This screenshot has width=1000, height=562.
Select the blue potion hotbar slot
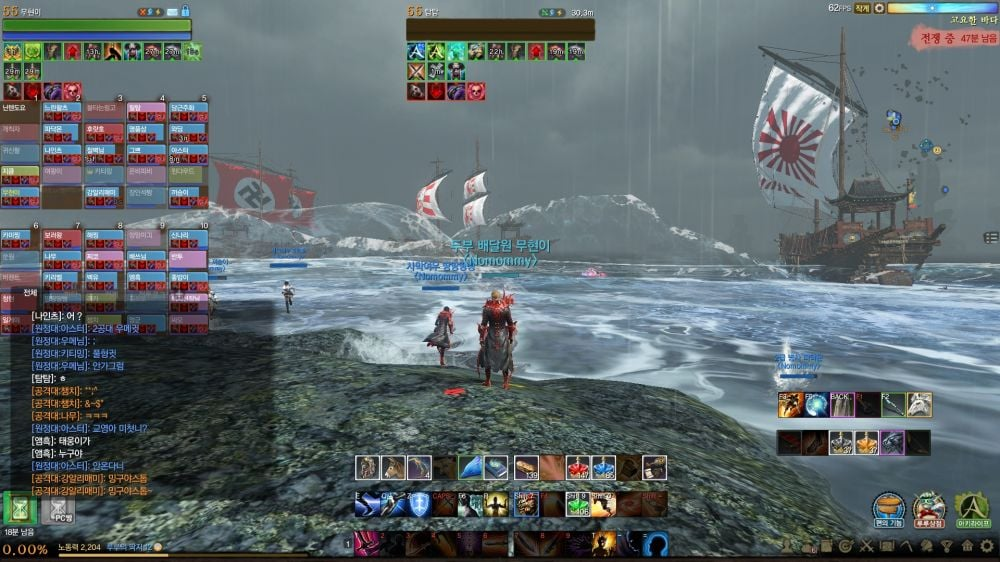[x=602, y=467]
